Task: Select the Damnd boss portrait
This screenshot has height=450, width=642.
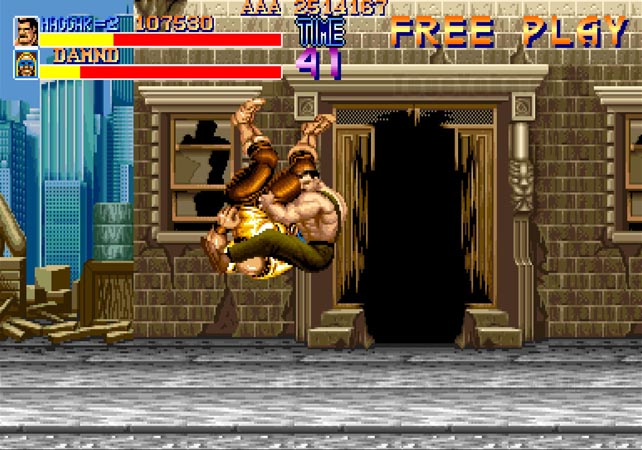Action: (26, 64)
